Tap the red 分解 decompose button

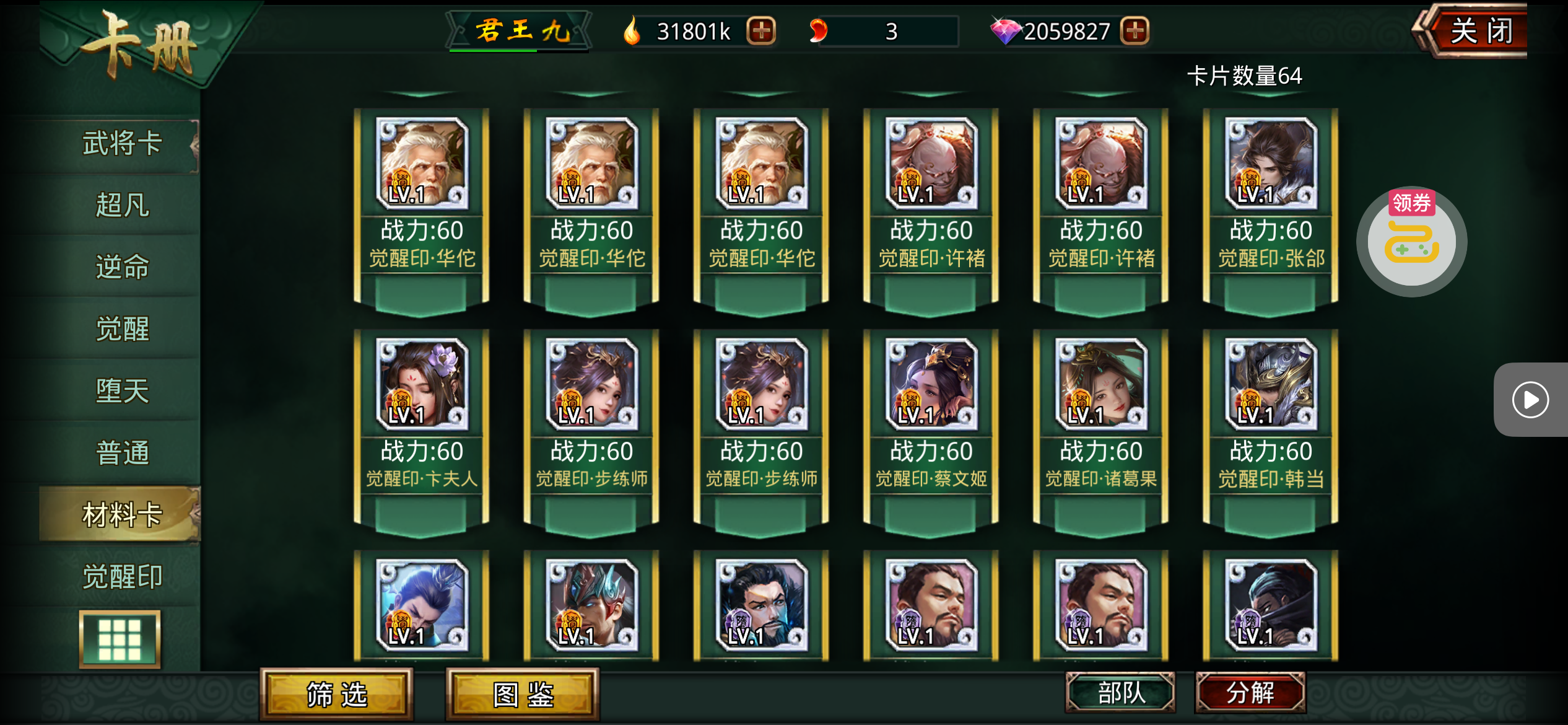pos(1250,693)
